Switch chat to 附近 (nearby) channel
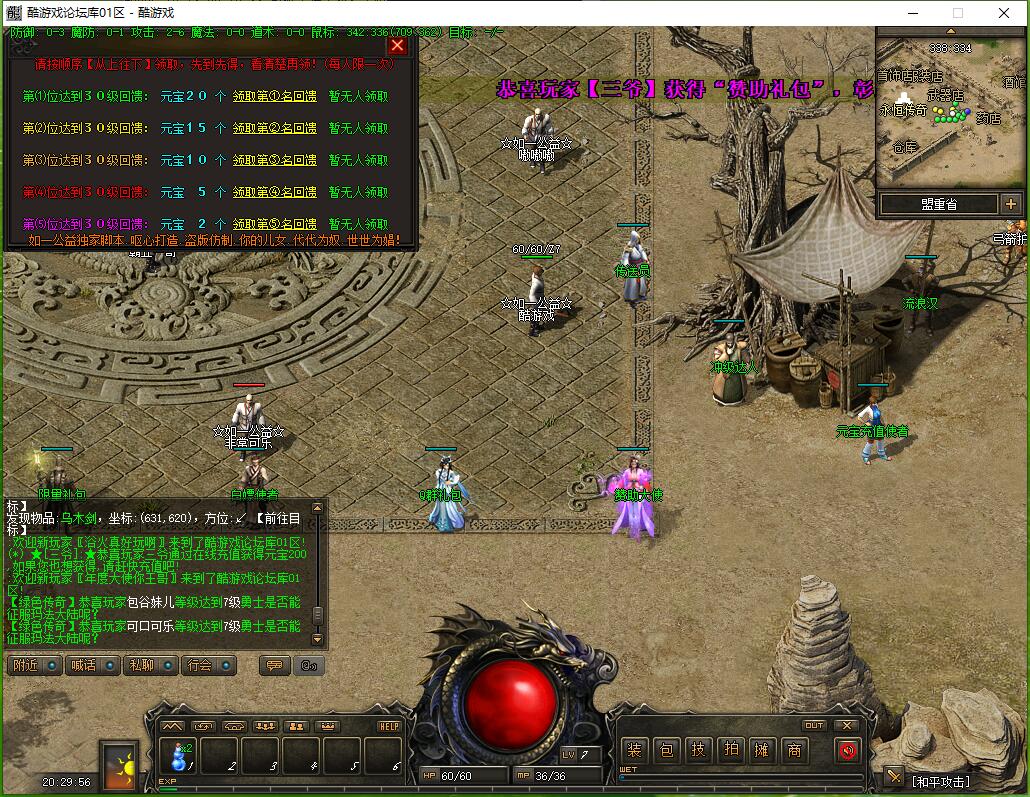Screen dimensions: 1030x797 pyautogui.click(x=34, y=665)
